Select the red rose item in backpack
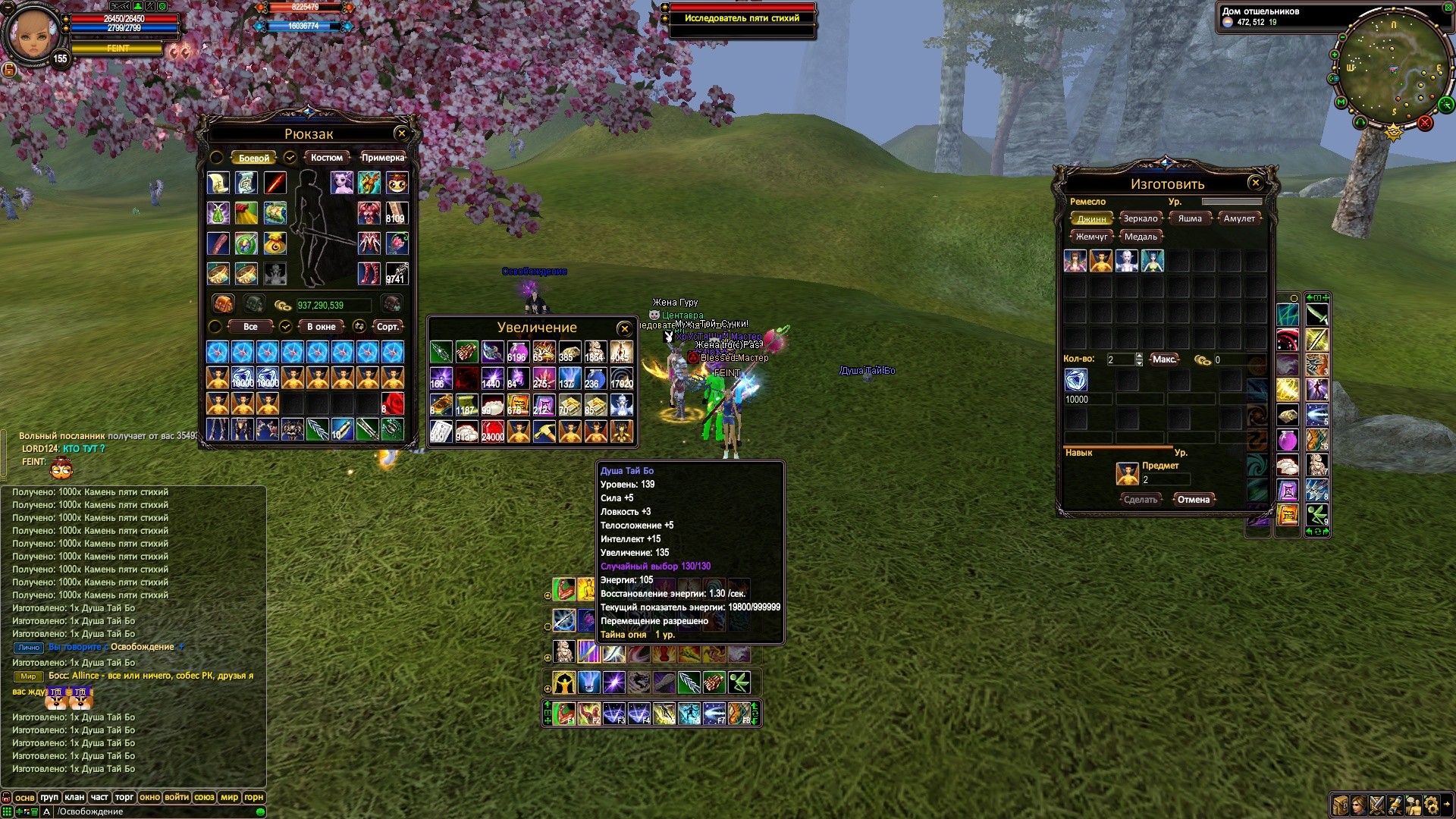The image size is (1456, 819). [392, 403]
